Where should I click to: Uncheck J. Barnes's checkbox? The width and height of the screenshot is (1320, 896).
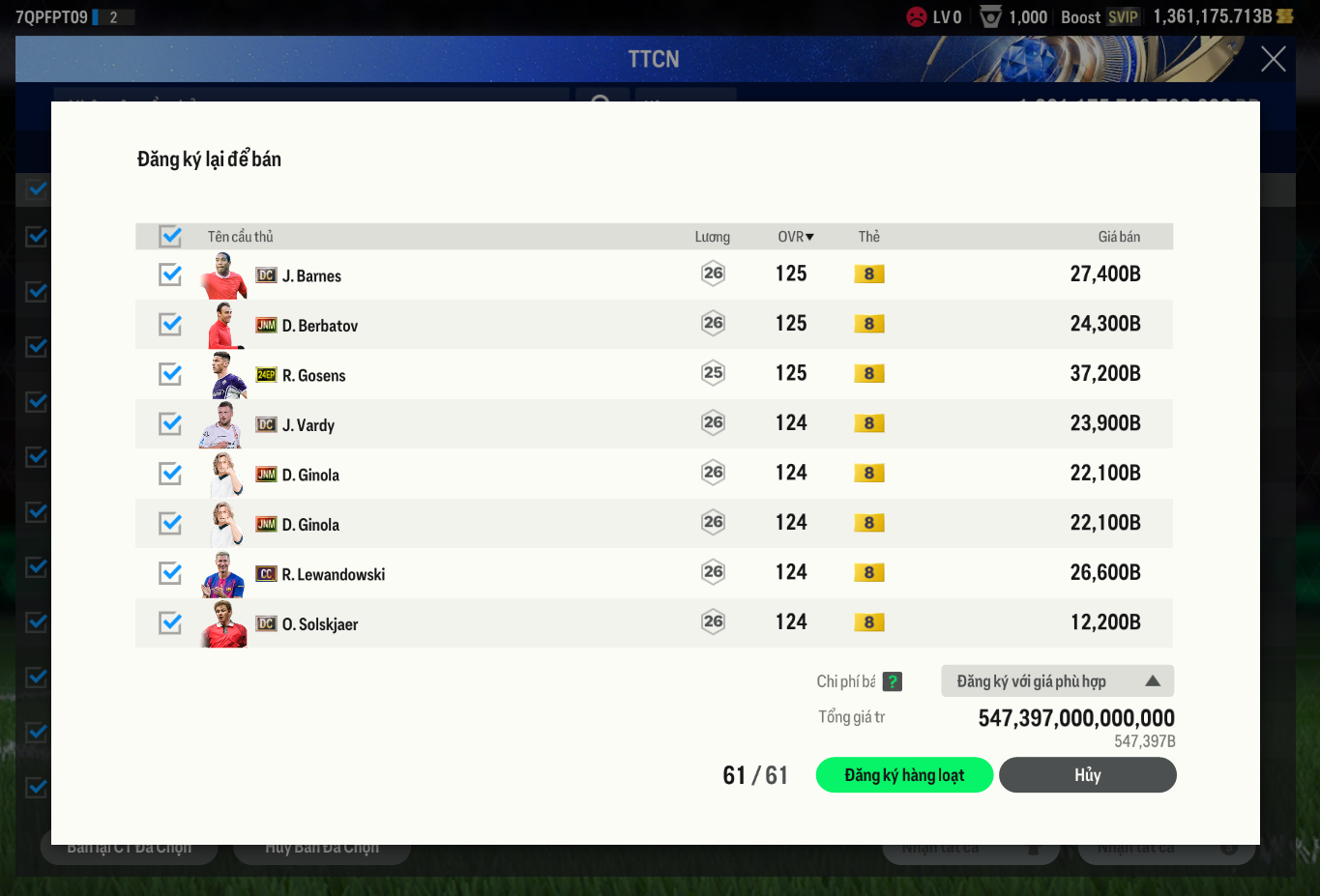click(170, 275)
